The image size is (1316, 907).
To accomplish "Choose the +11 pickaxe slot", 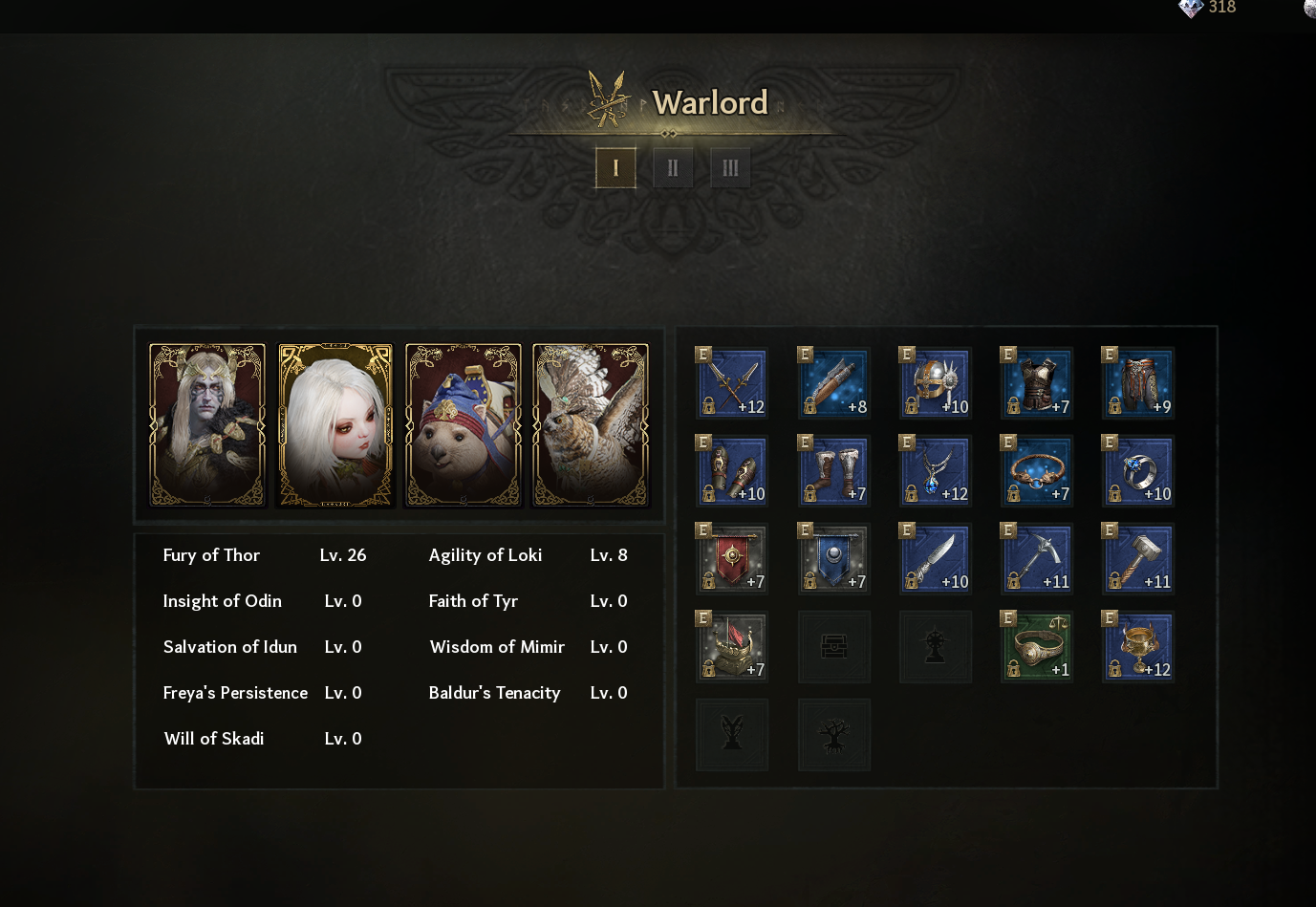I will tap(1037, 558).
